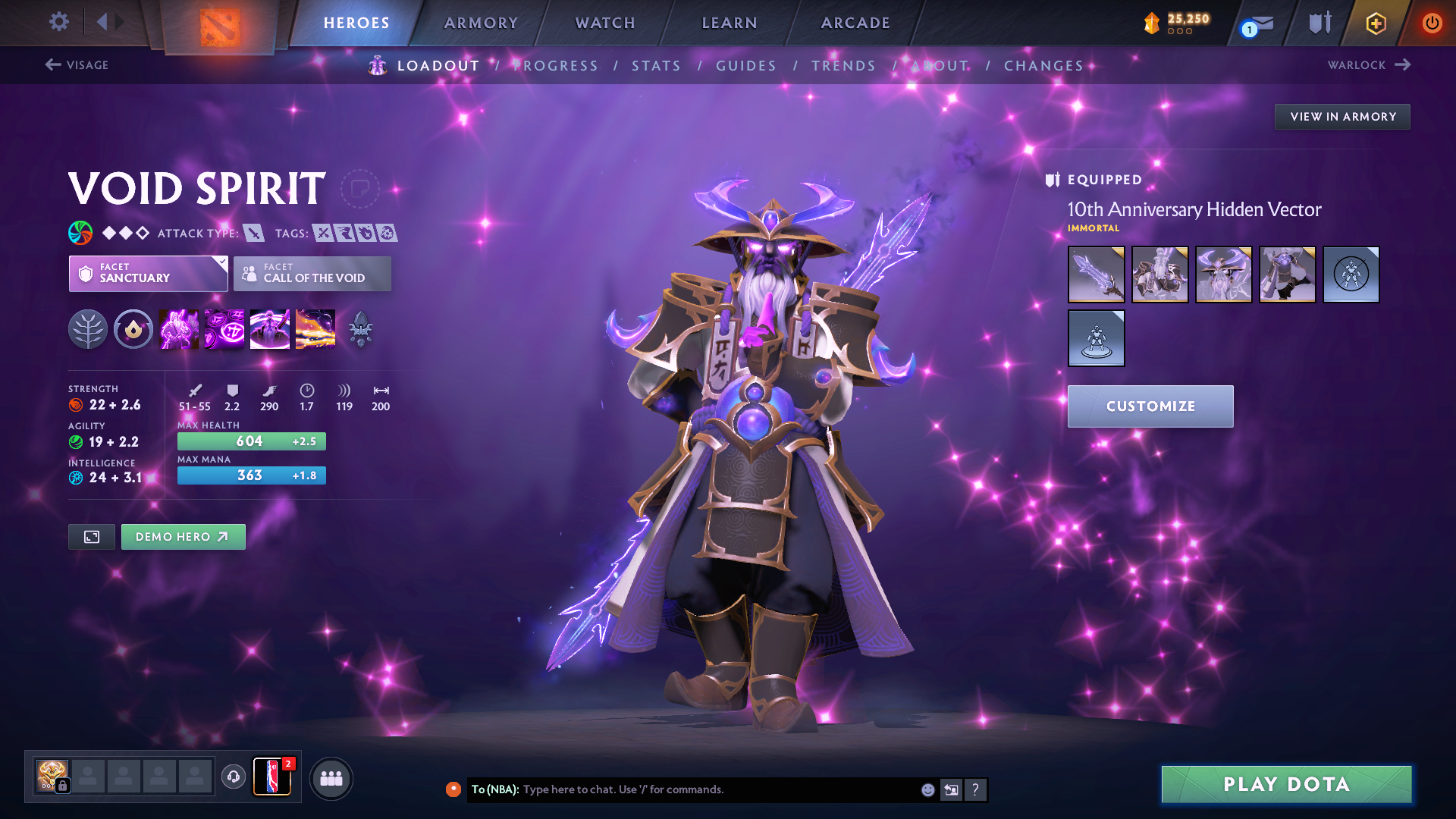
Task: Select the Call of the Void facet
Action: click(312, 274)
